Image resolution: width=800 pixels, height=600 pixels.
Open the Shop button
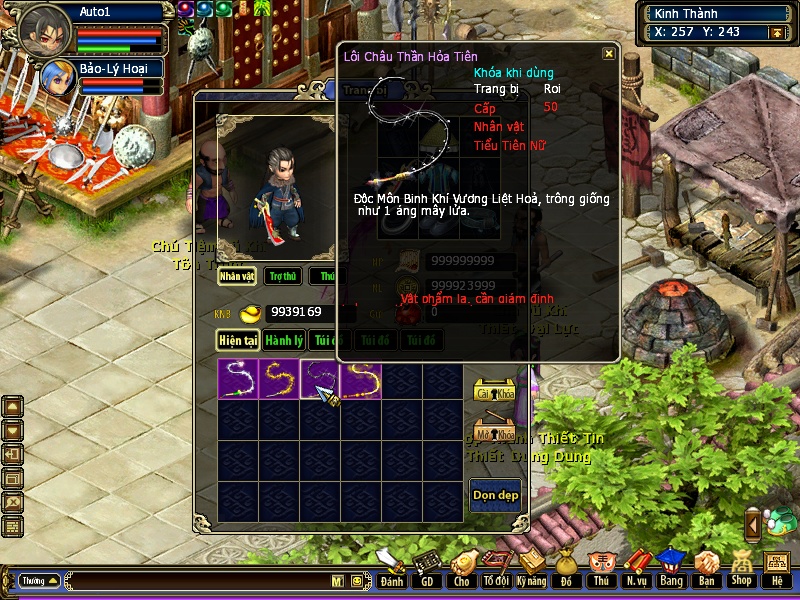click(x=741, y=569)
